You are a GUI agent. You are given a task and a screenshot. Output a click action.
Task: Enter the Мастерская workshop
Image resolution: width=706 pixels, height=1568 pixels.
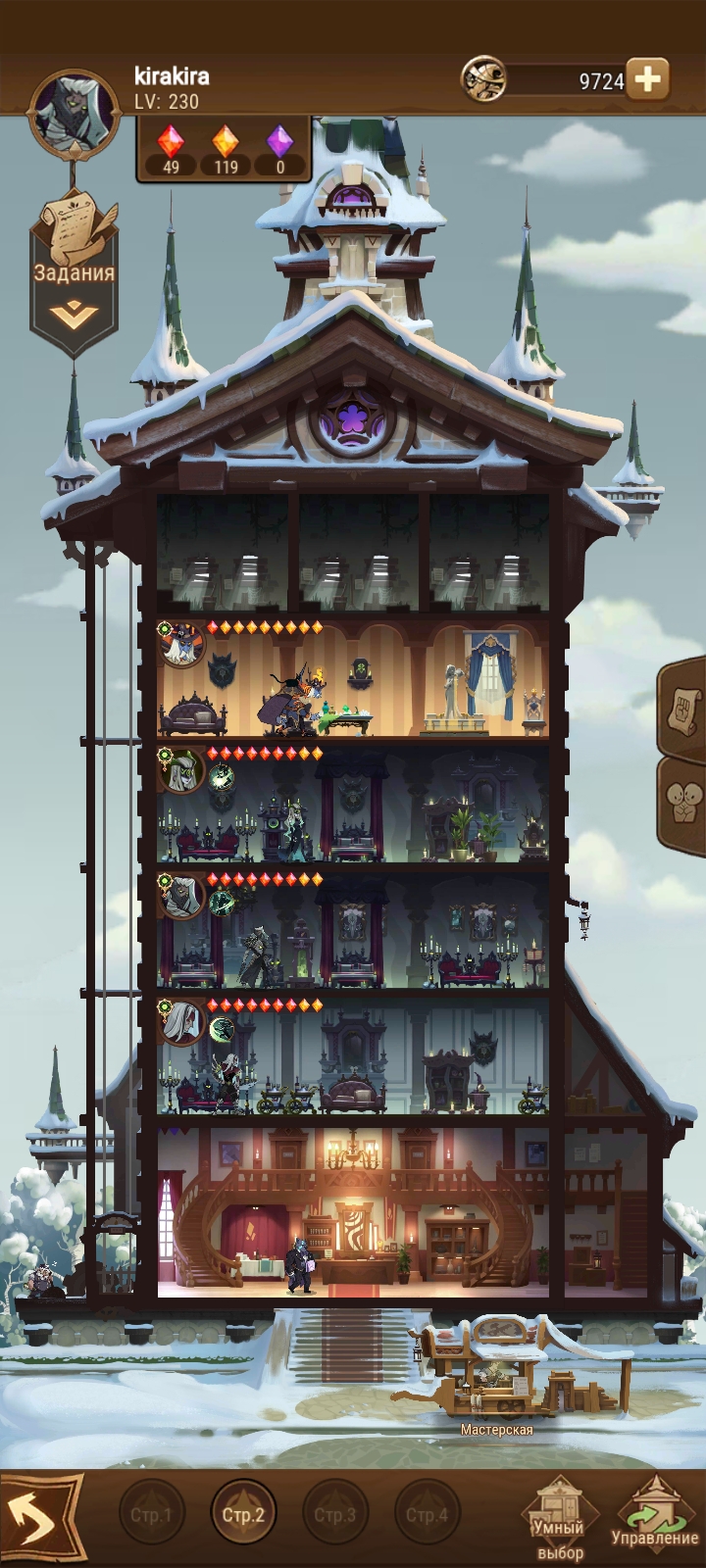[496, 1373]
